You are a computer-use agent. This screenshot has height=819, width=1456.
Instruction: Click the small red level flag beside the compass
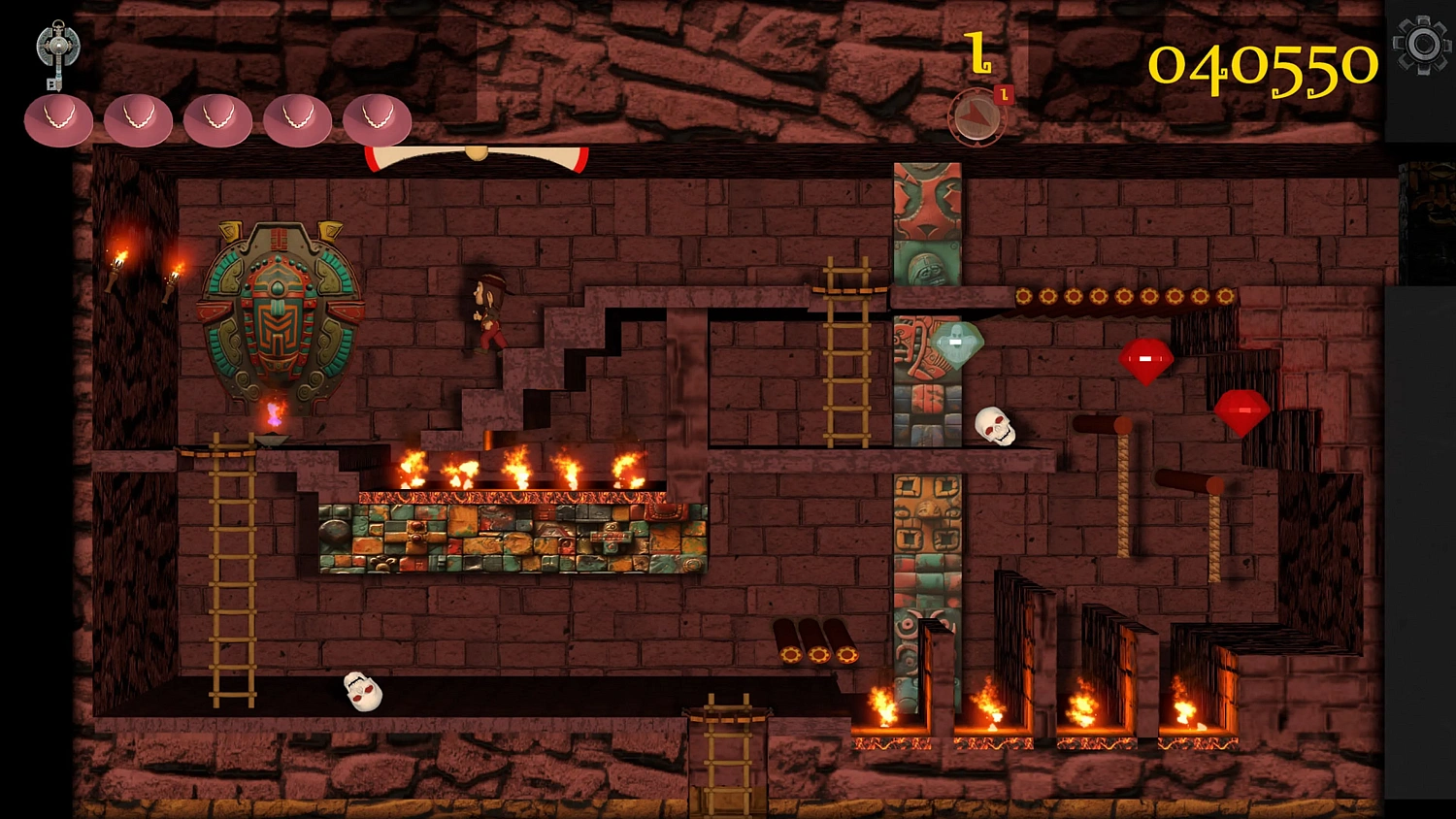click(1005, 94)
